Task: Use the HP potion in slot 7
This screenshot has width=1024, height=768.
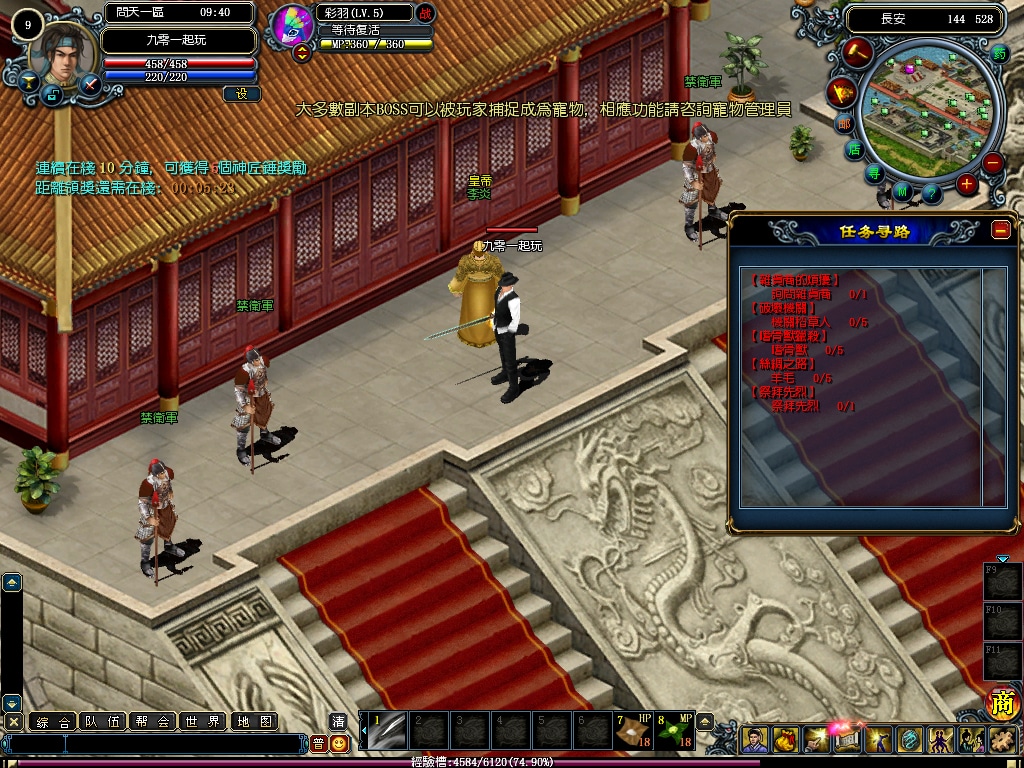Action: [632, 731]
